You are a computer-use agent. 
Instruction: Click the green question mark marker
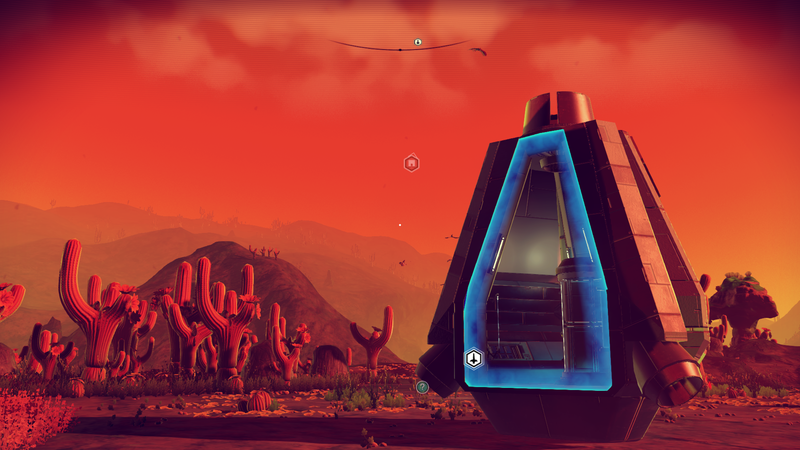pyautogui.click(x=422, y=386)
